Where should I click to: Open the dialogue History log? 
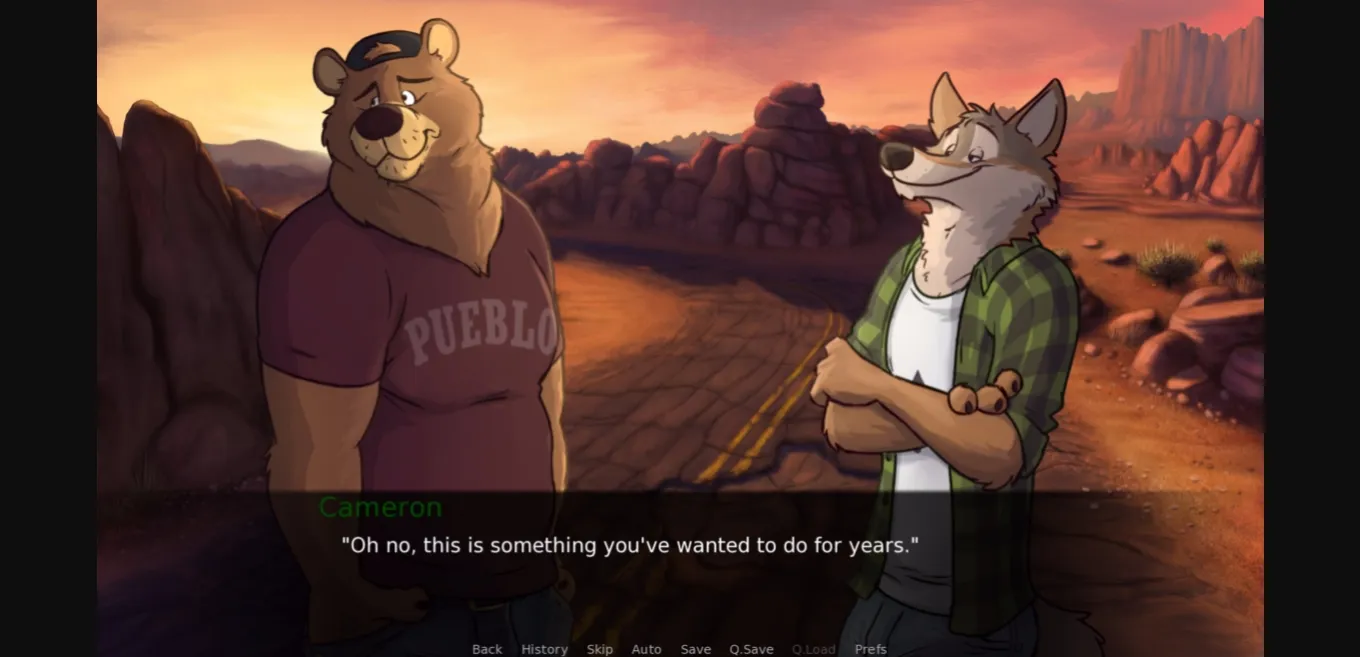(x=544, y=649)
